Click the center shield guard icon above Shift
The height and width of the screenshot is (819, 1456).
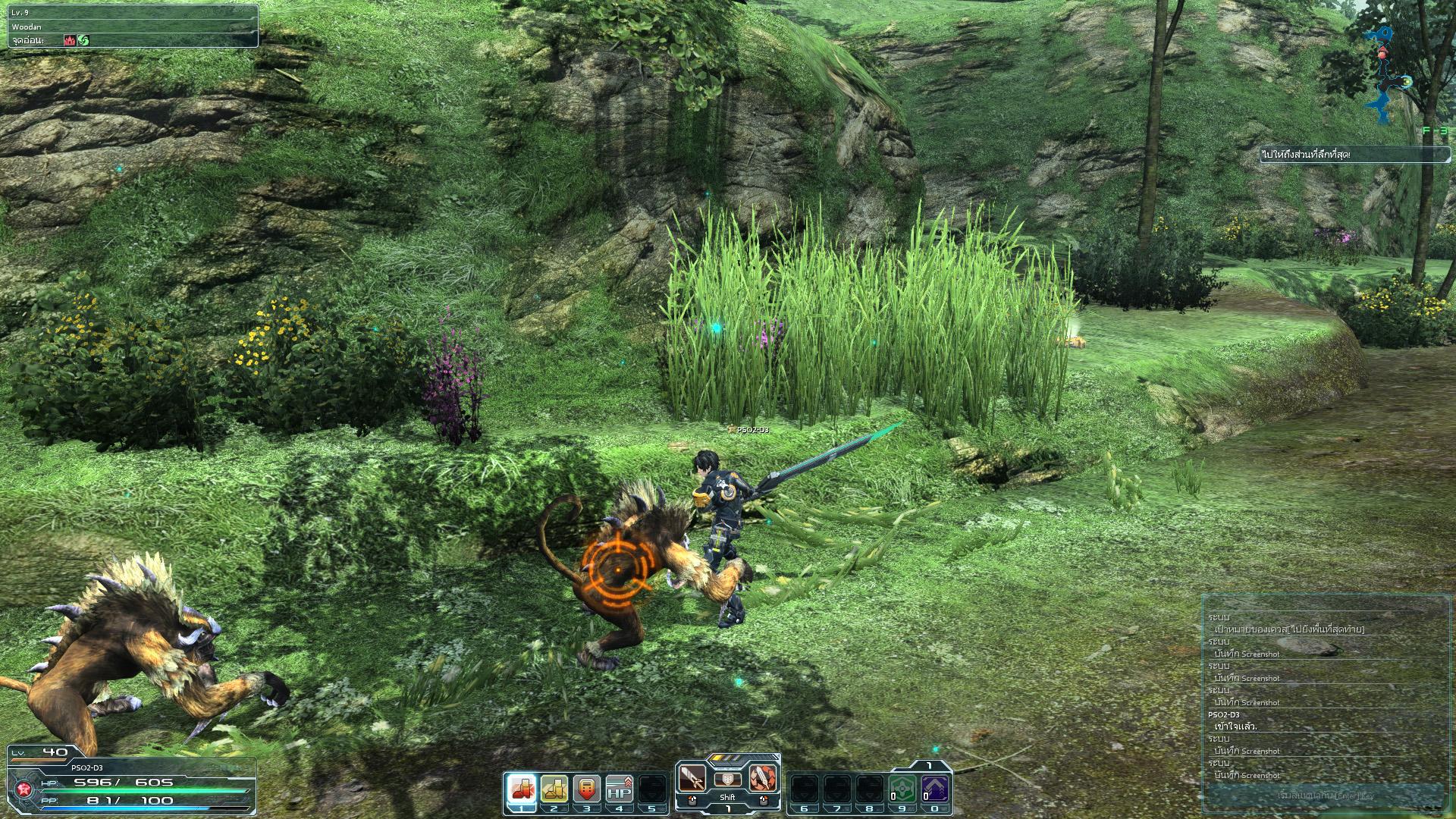tap(727, 780)
